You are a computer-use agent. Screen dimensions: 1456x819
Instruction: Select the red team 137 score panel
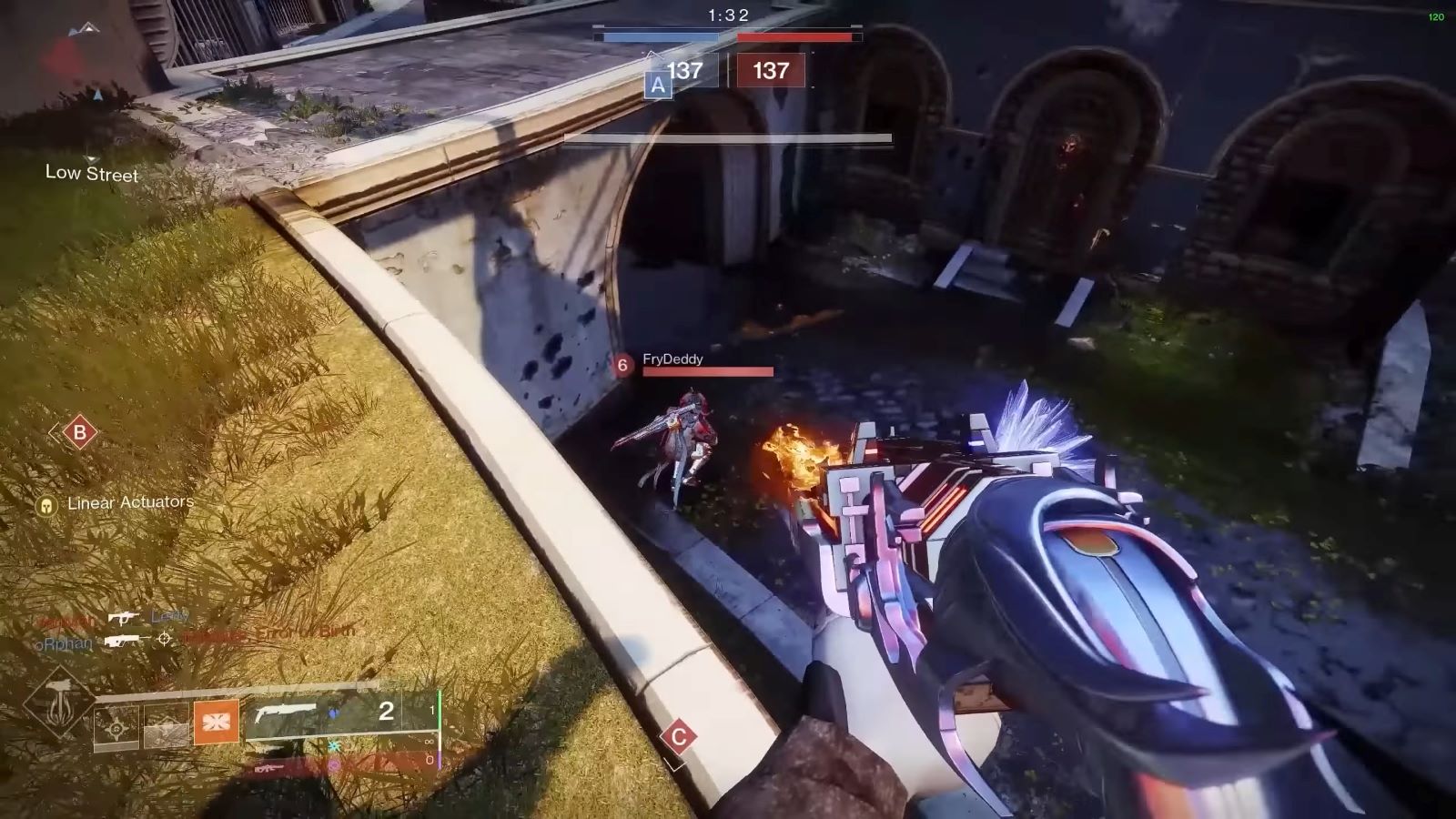point(773,73)
